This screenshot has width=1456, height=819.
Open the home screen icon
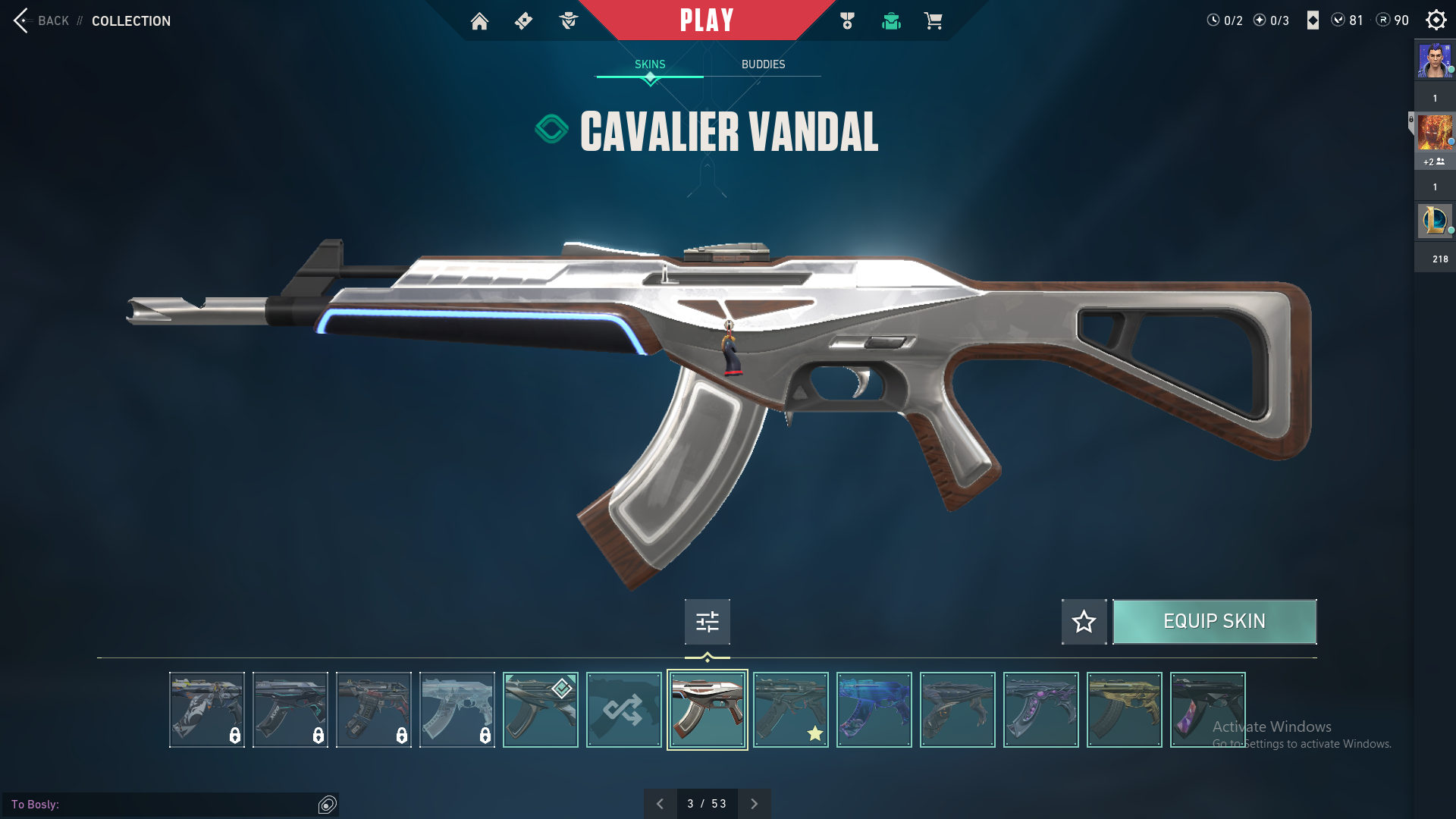pos(479,21)
